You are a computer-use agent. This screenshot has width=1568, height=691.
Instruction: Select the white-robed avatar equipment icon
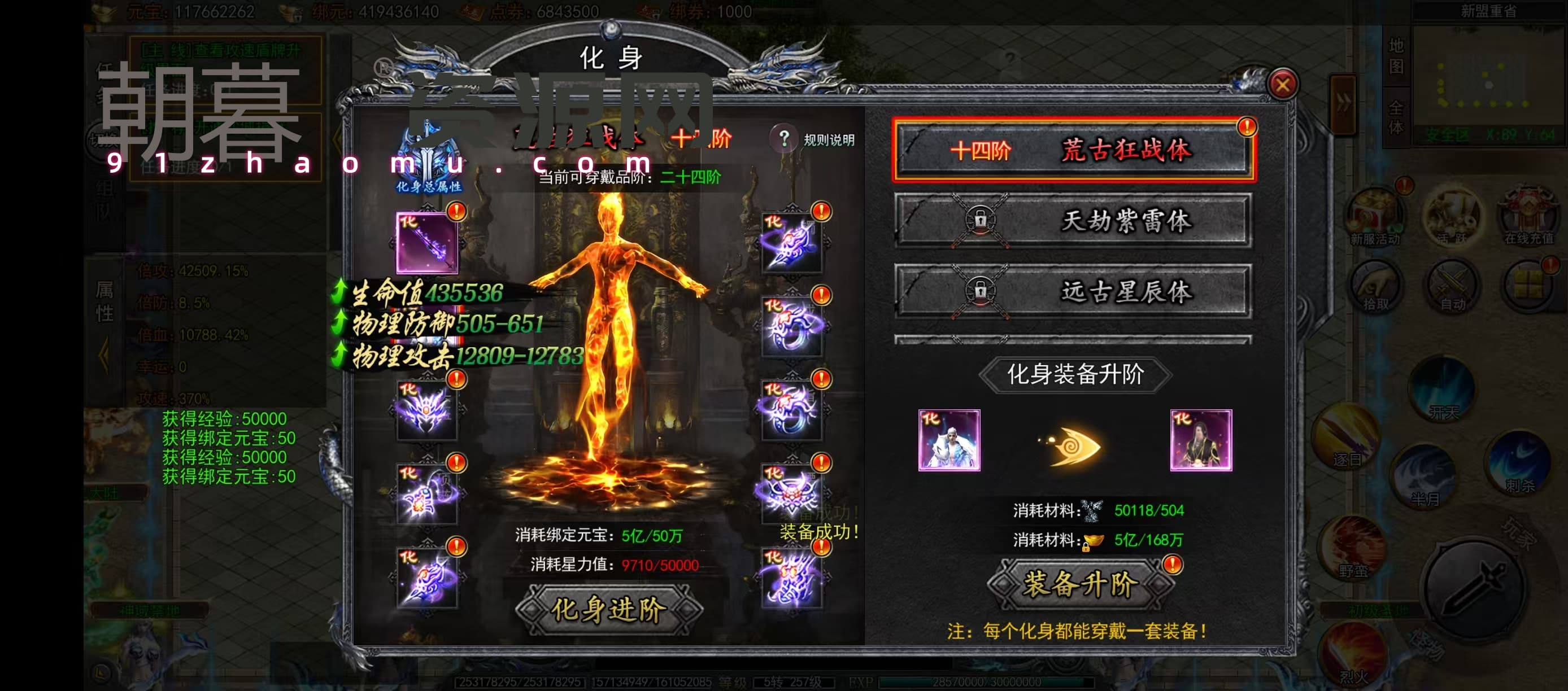pos(948,440)
